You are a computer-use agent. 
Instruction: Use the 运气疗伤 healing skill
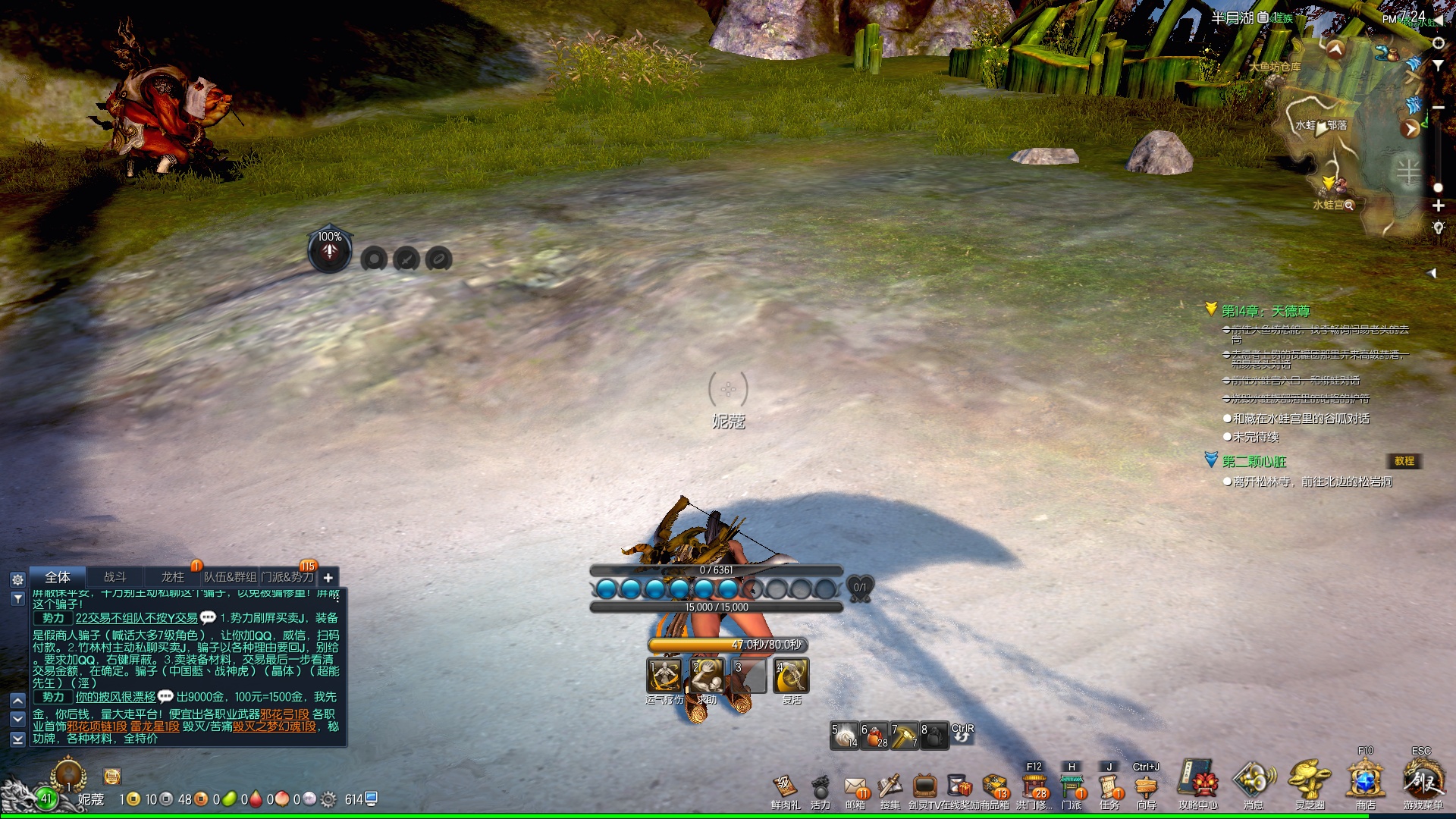(x=664, y=676)
